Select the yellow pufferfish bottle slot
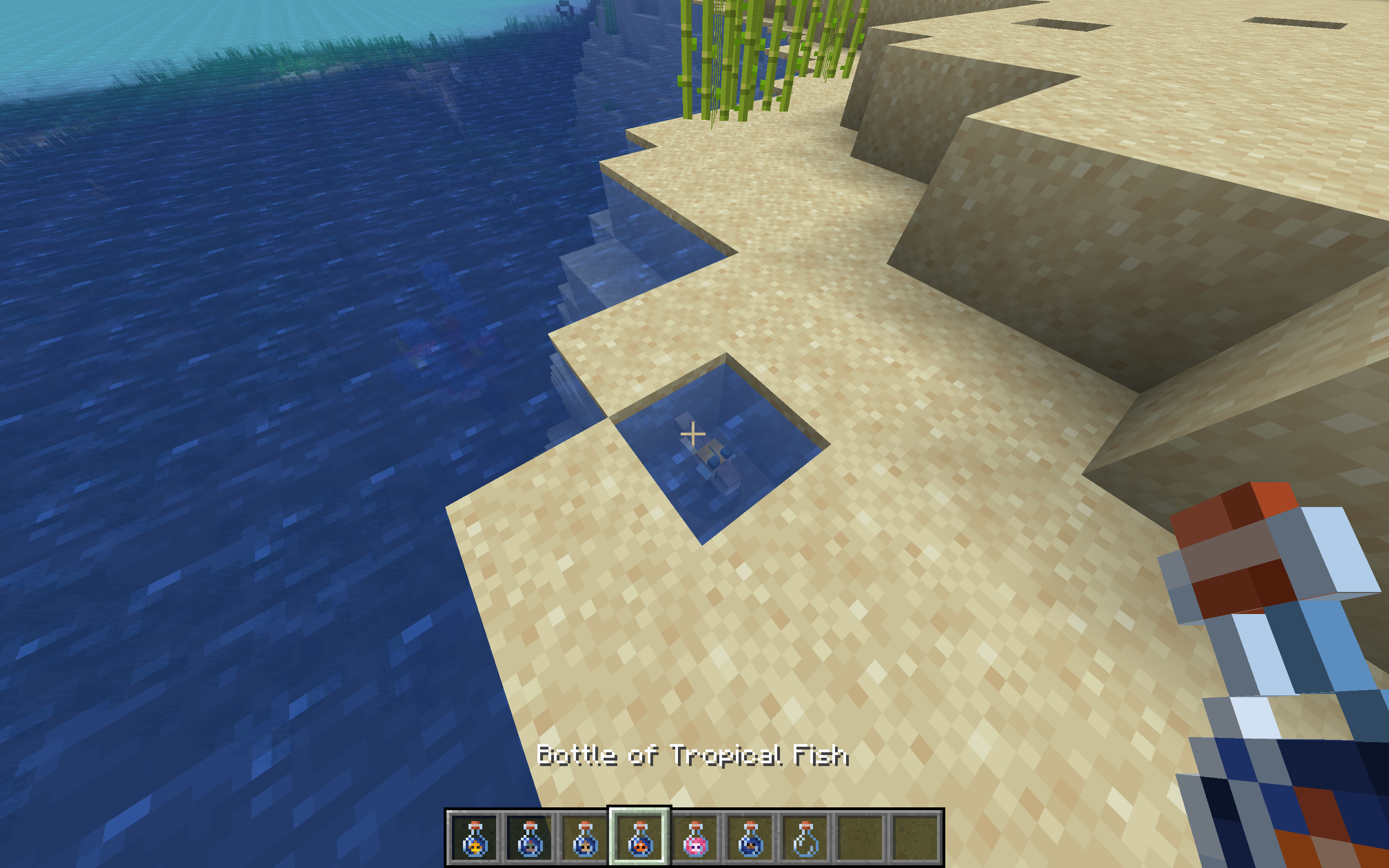Image resolution: width=1389 pixels, height=868 pixels. point(474,838)
